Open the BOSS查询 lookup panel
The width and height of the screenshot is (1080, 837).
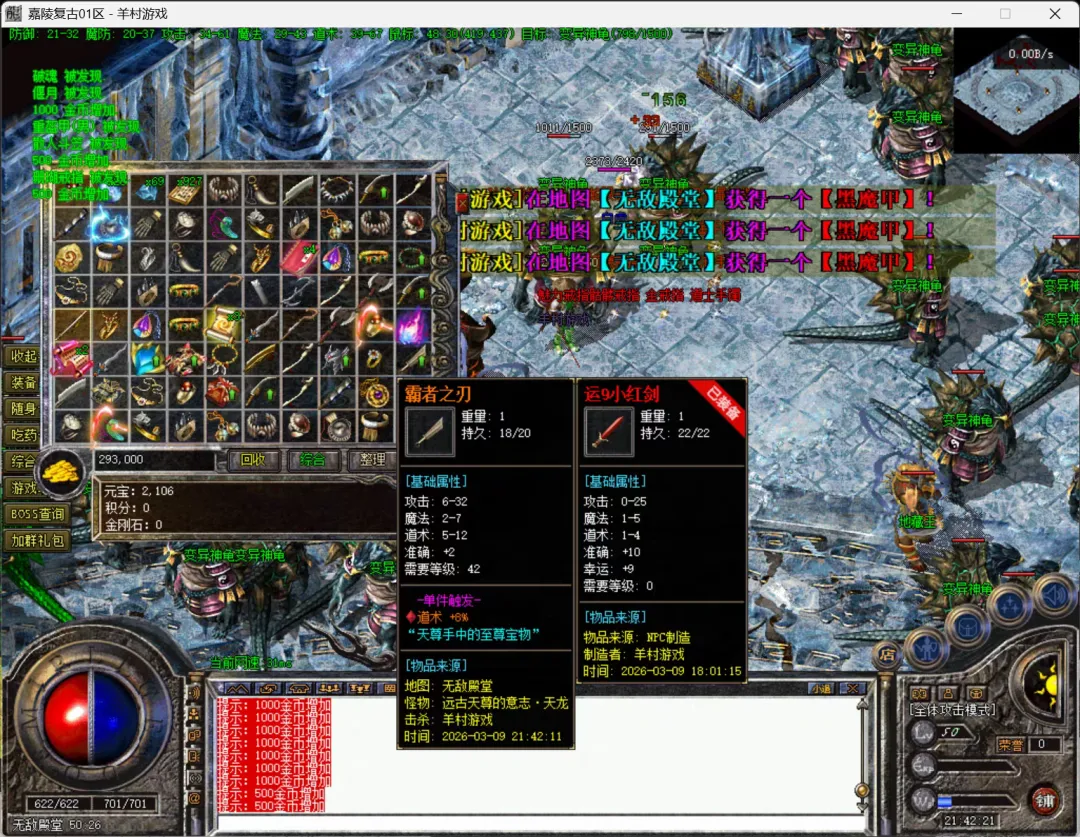(x=37, y=514)
